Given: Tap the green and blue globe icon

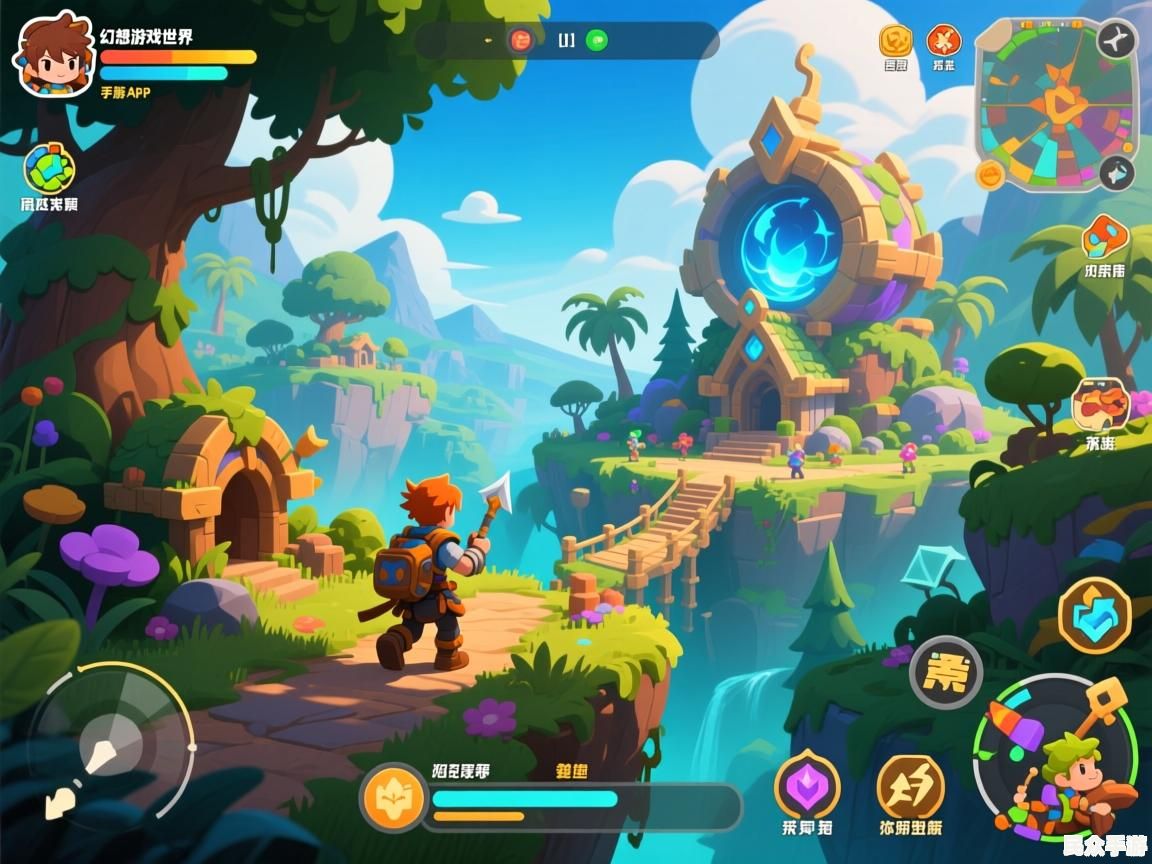Looking at the screenshot, I should click(49, 168).
